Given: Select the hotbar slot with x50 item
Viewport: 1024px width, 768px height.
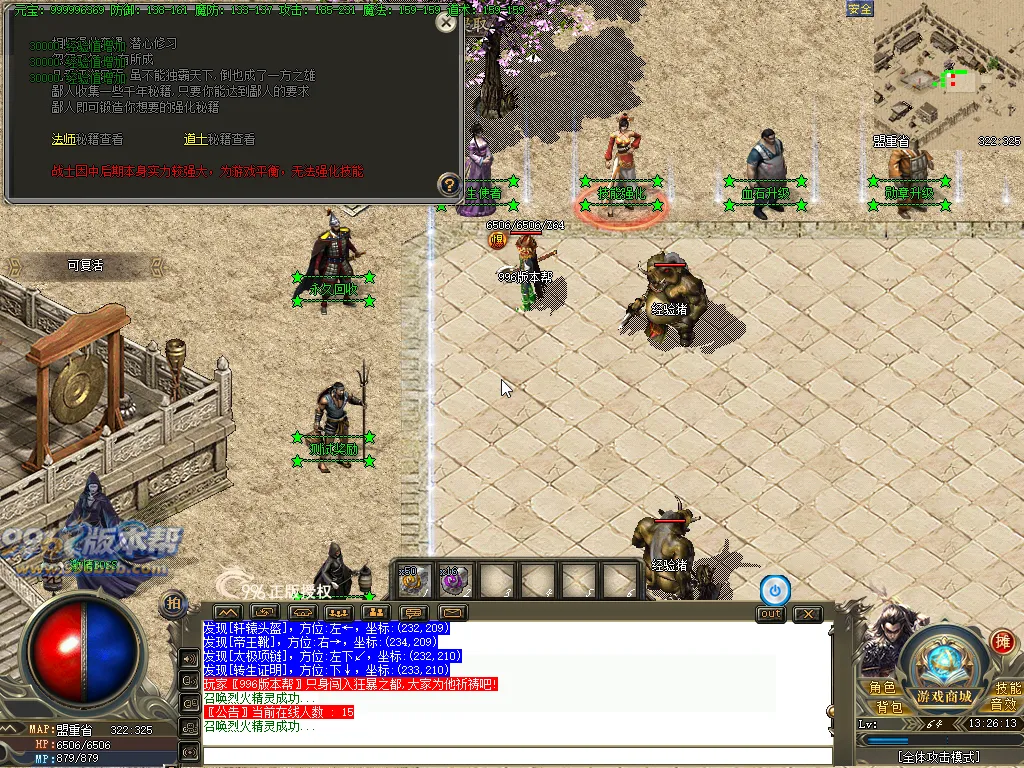Looking at the screenshot, I should 415,580.
